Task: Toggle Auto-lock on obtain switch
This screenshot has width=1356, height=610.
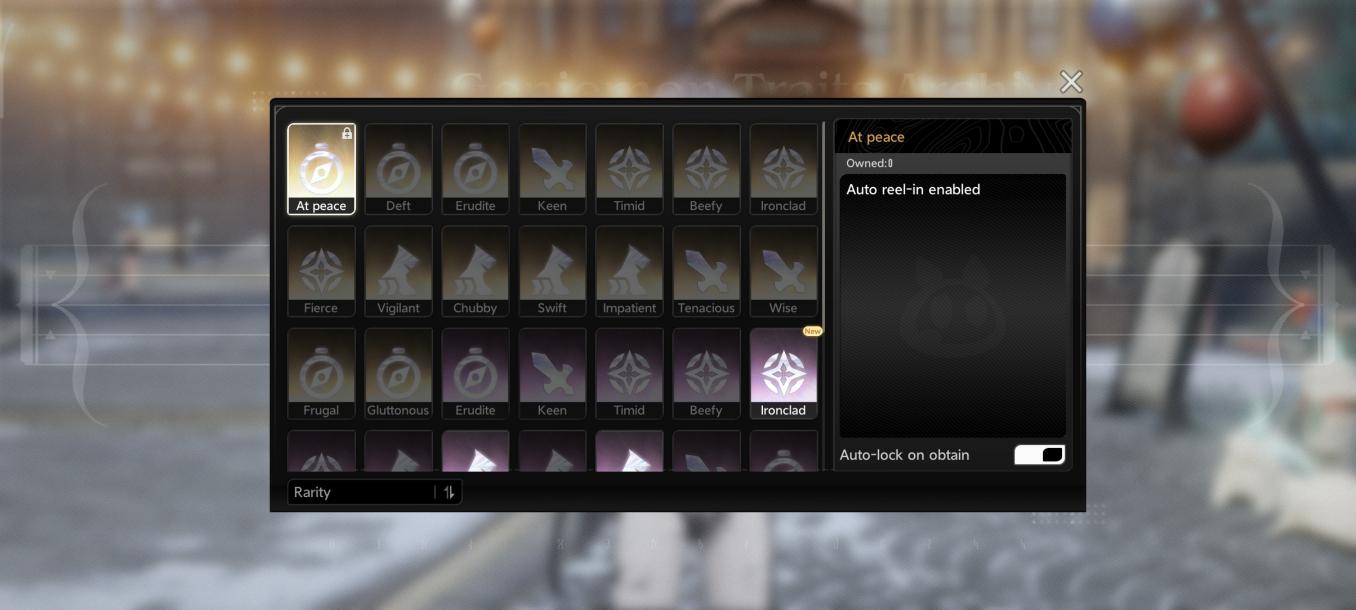Action: 1039,455
